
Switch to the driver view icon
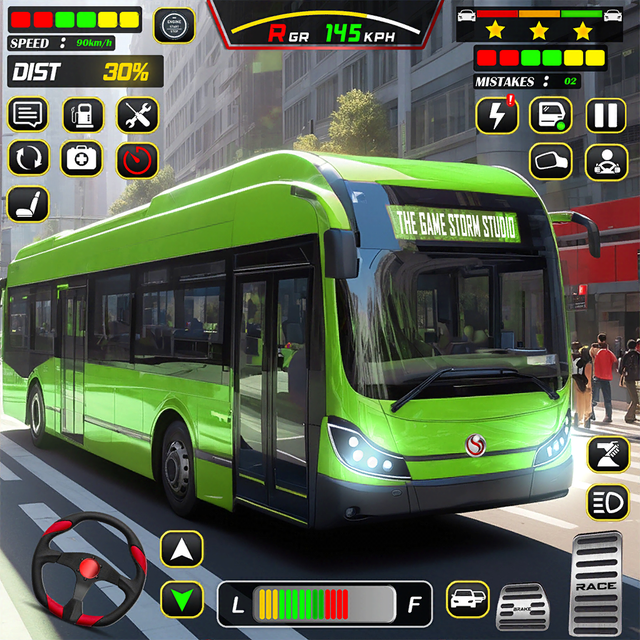[x=605, y=160]
